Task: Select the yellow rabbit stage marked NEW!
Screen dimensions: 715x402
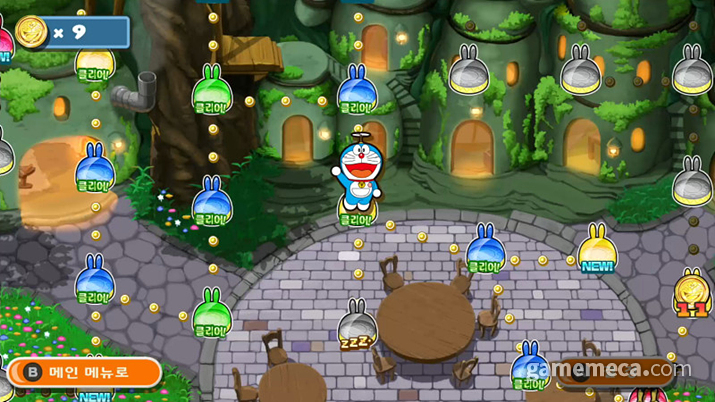Action: 596,247
